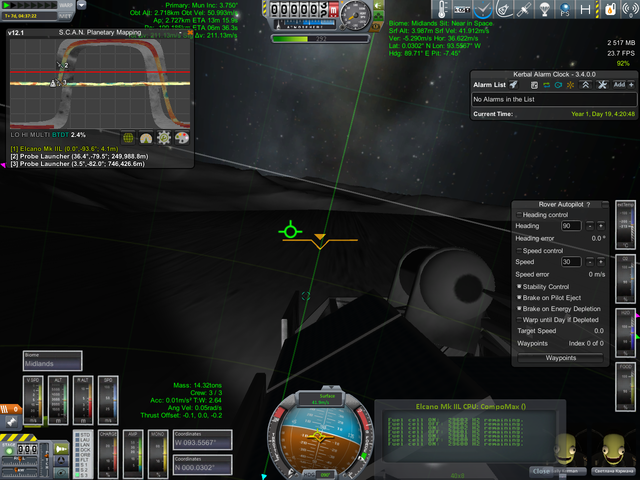Close the S.C.A.N. Planetary Mapping window
Screen dimensions: 640x480
click(x=190, y=33)
